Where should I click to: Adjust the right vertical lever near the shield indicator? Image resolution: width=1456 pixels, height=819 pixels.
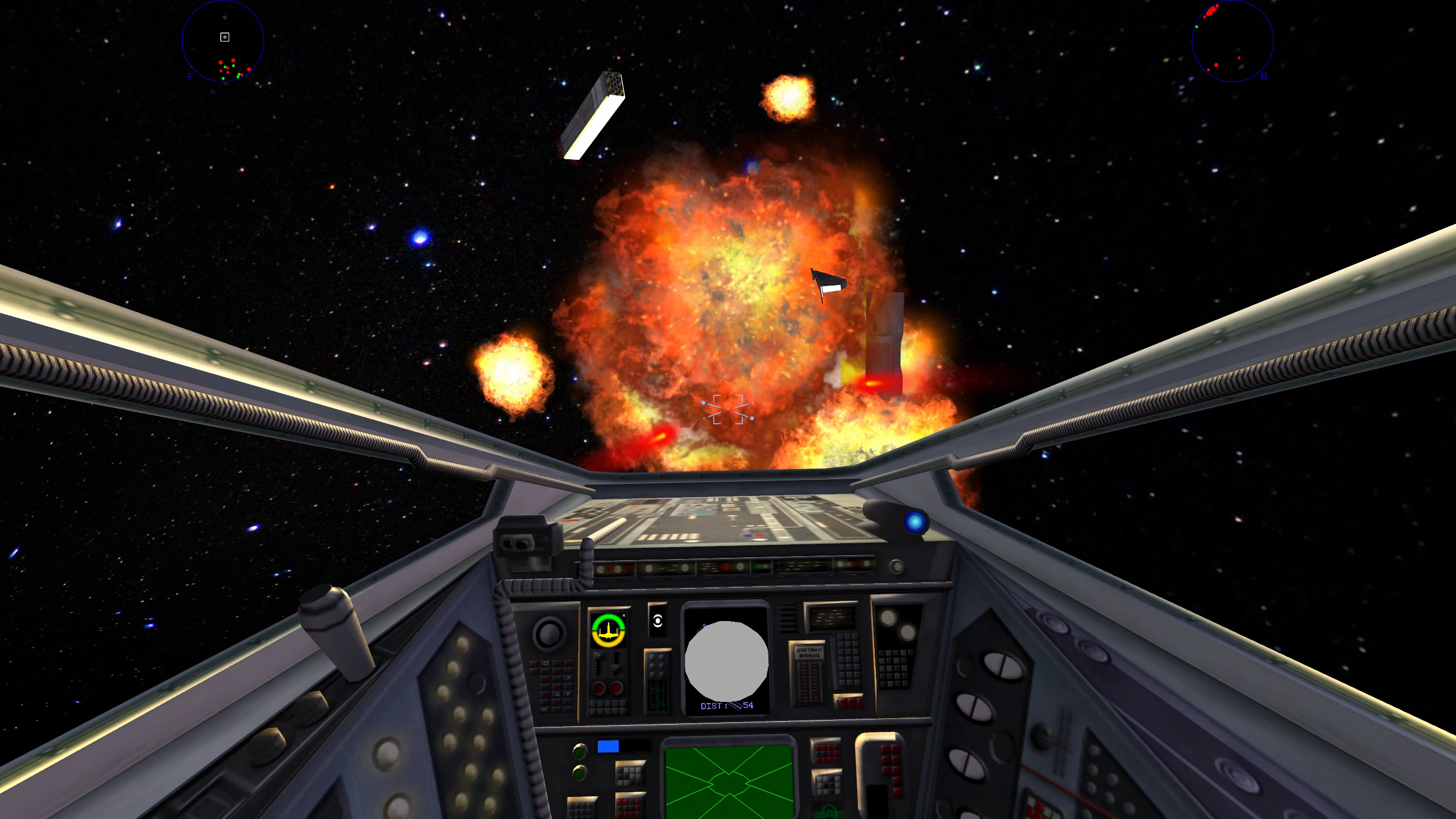[x=618, y=664]
